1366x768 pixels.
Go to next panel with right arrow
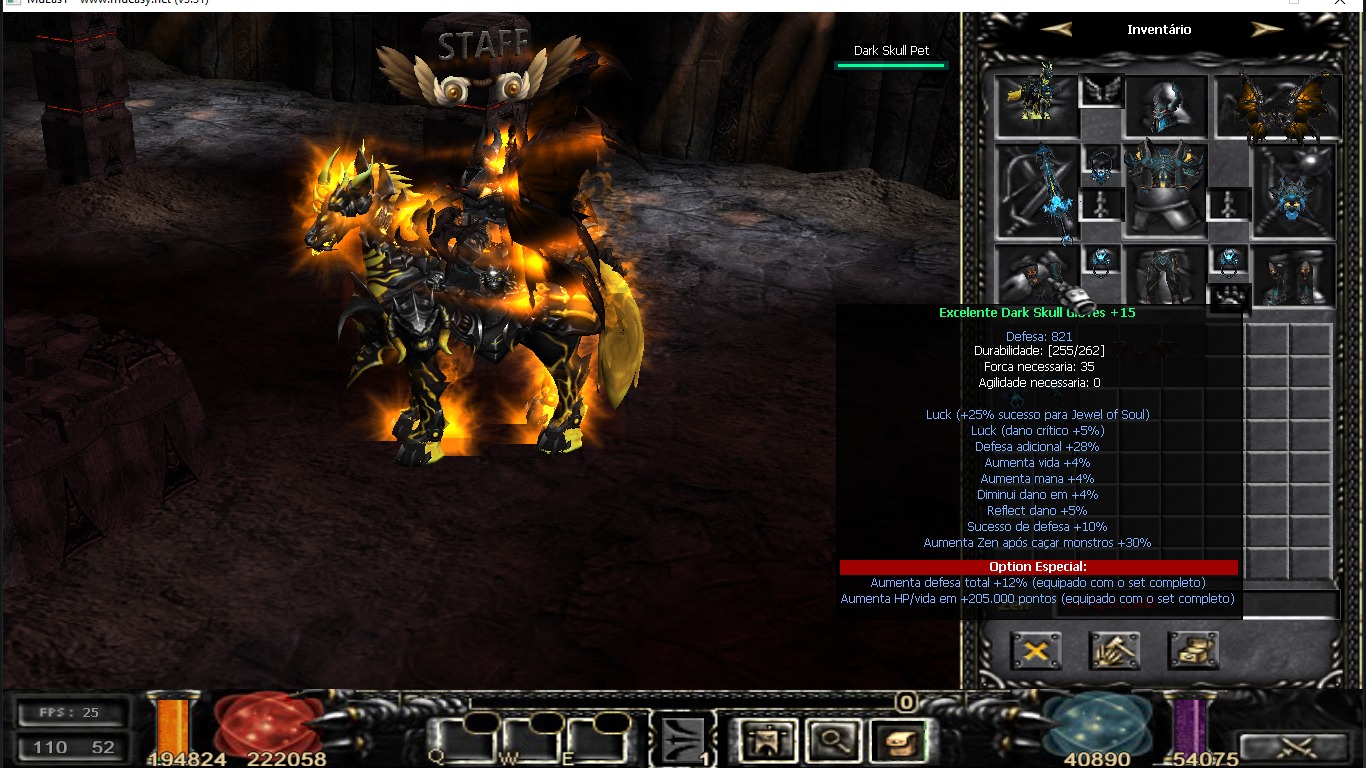click(1267, 29)
